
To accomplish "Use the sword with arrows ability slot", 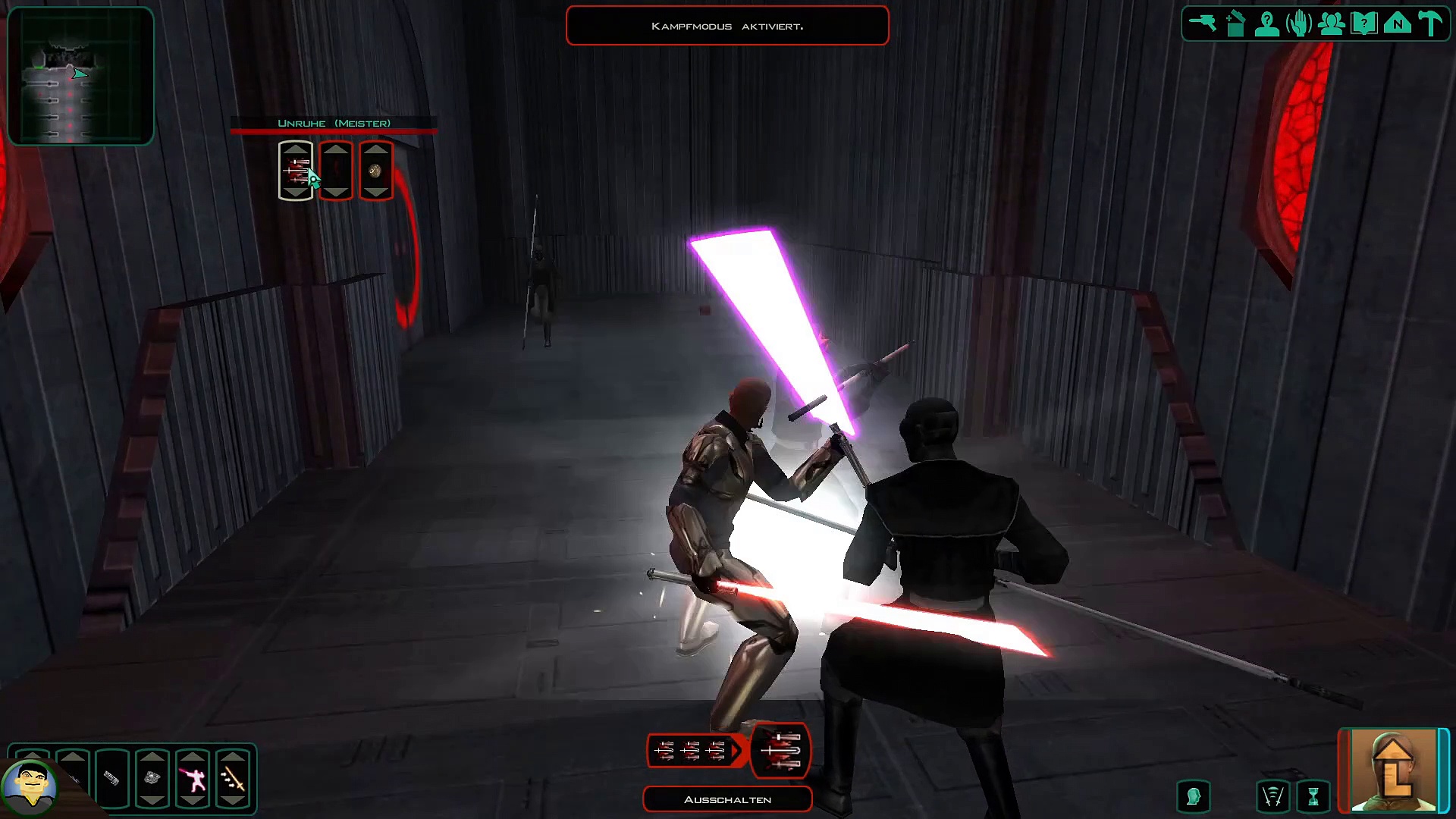I will pos(233,778).
